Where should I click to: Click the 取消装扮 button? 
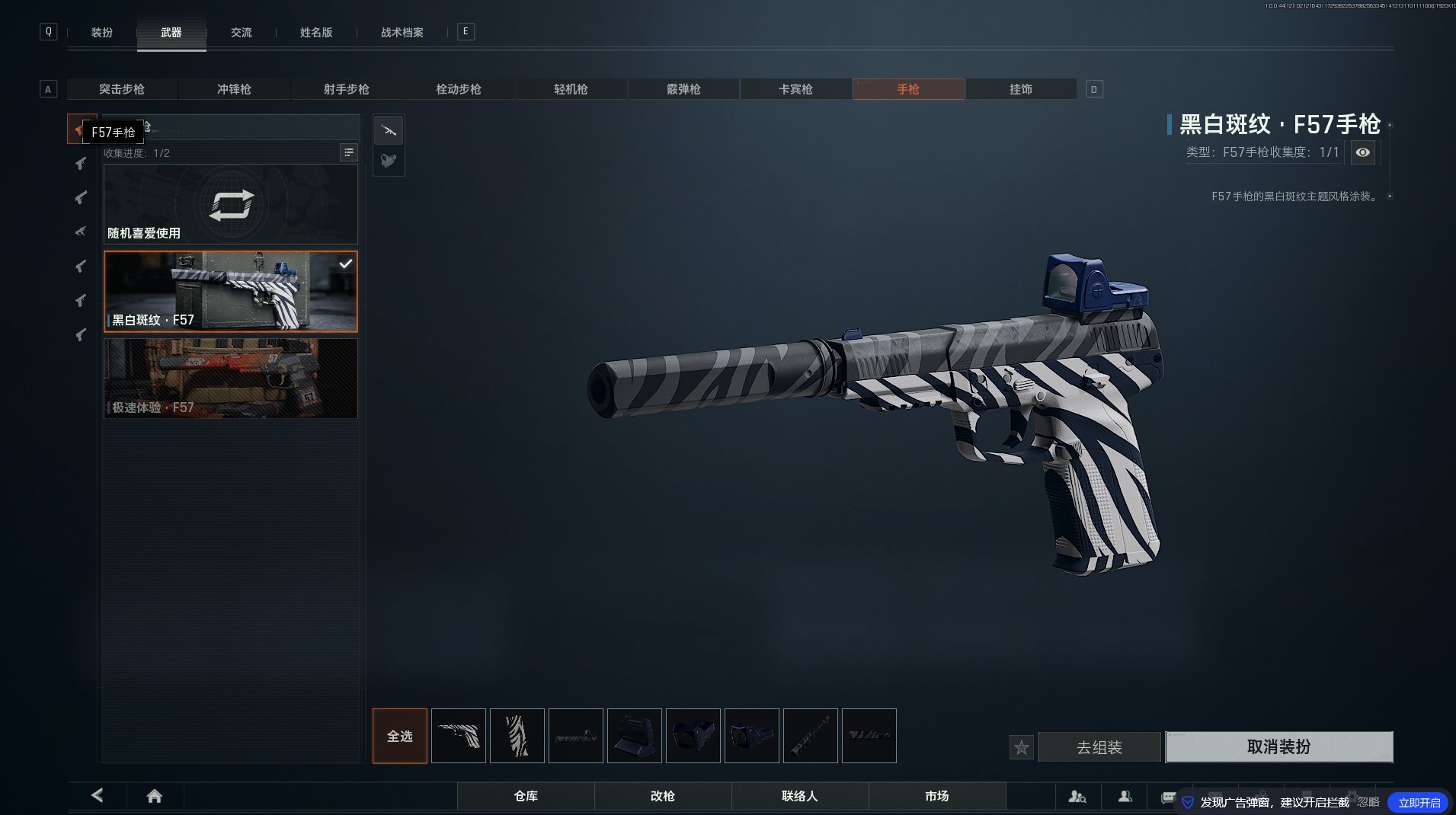(1278, 746)
